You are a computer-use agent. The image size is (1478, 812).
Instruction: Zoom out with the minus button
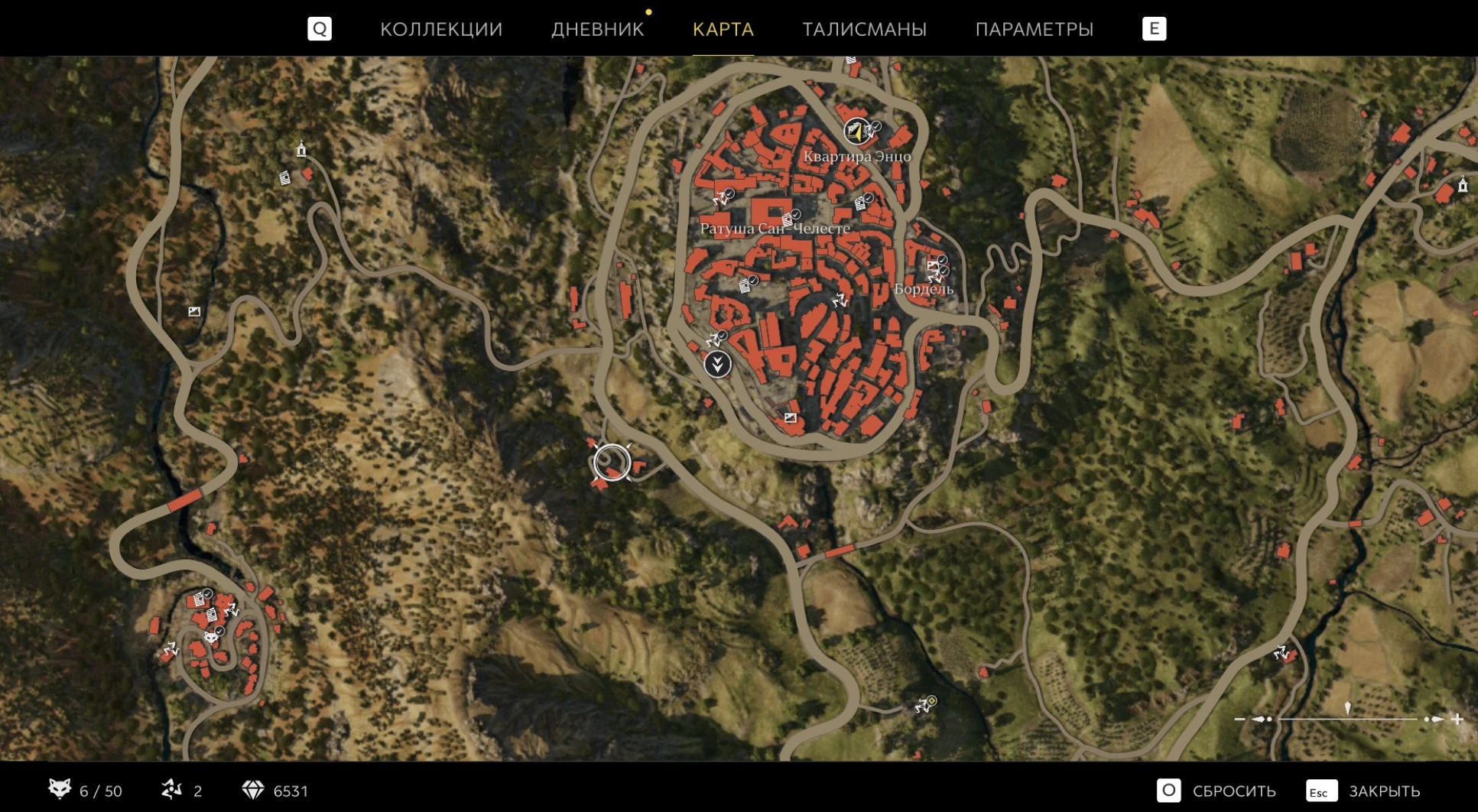coord(1239,719)
